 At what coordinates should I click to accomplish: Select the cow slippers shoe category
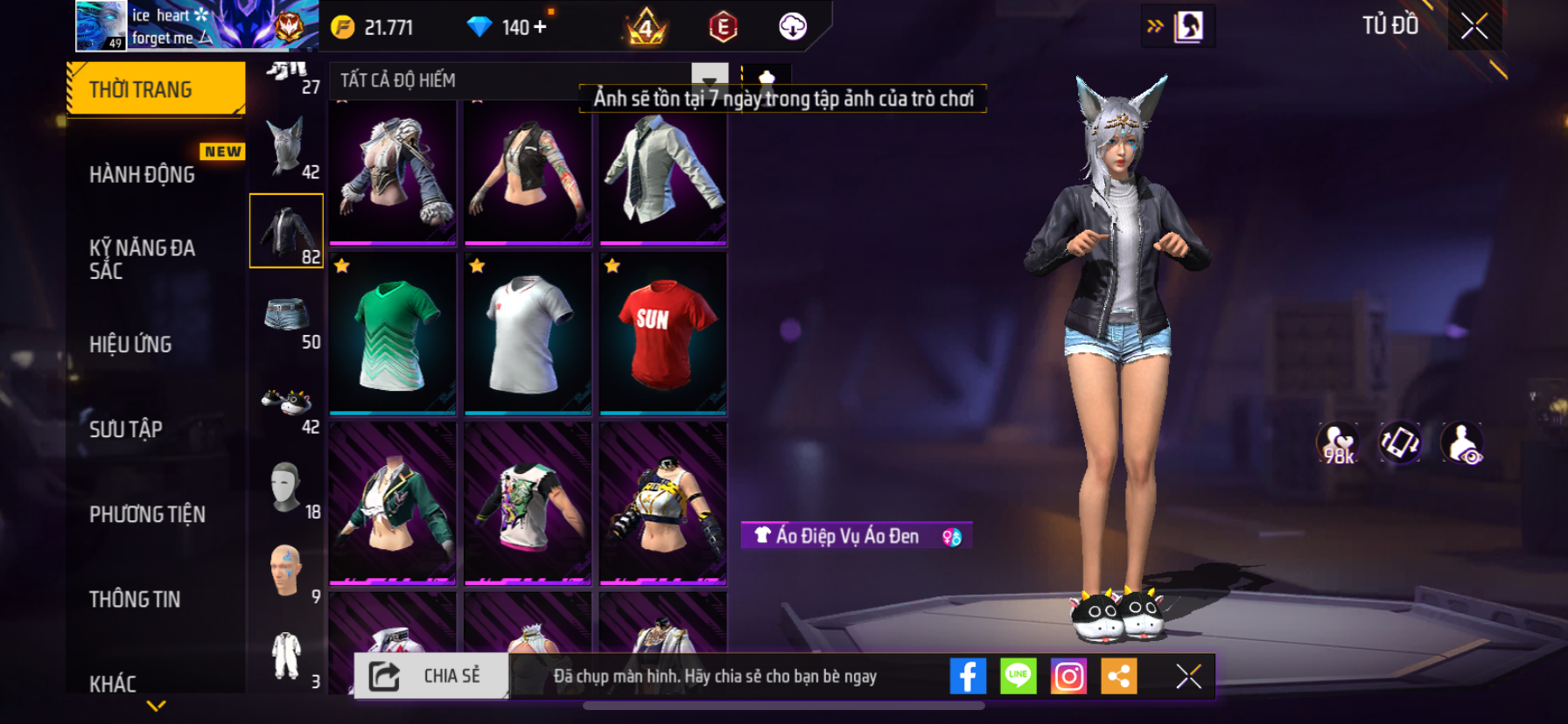[x=287, y=402]
